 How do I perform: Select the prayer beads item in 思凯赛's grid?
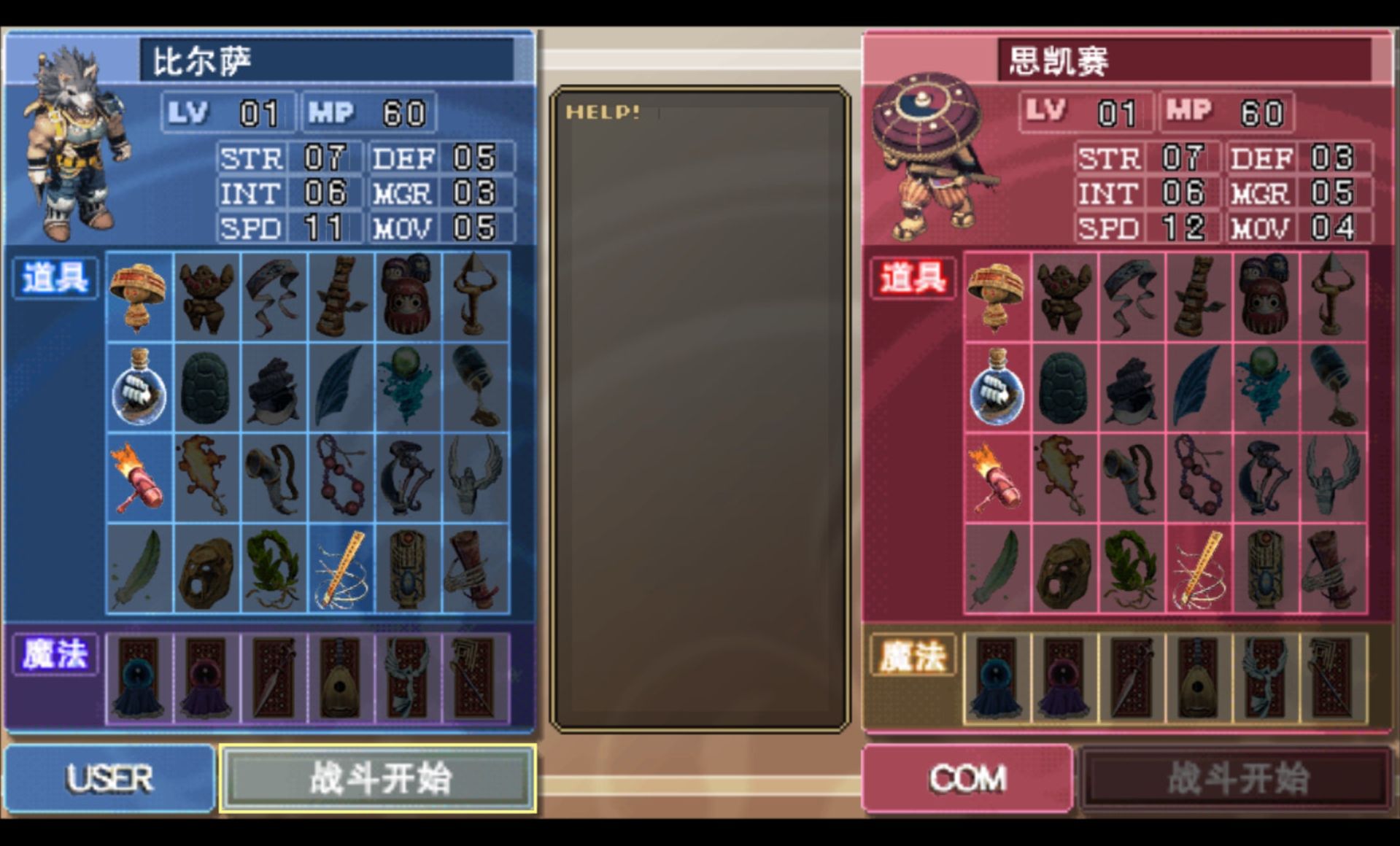coord(1200,478)
